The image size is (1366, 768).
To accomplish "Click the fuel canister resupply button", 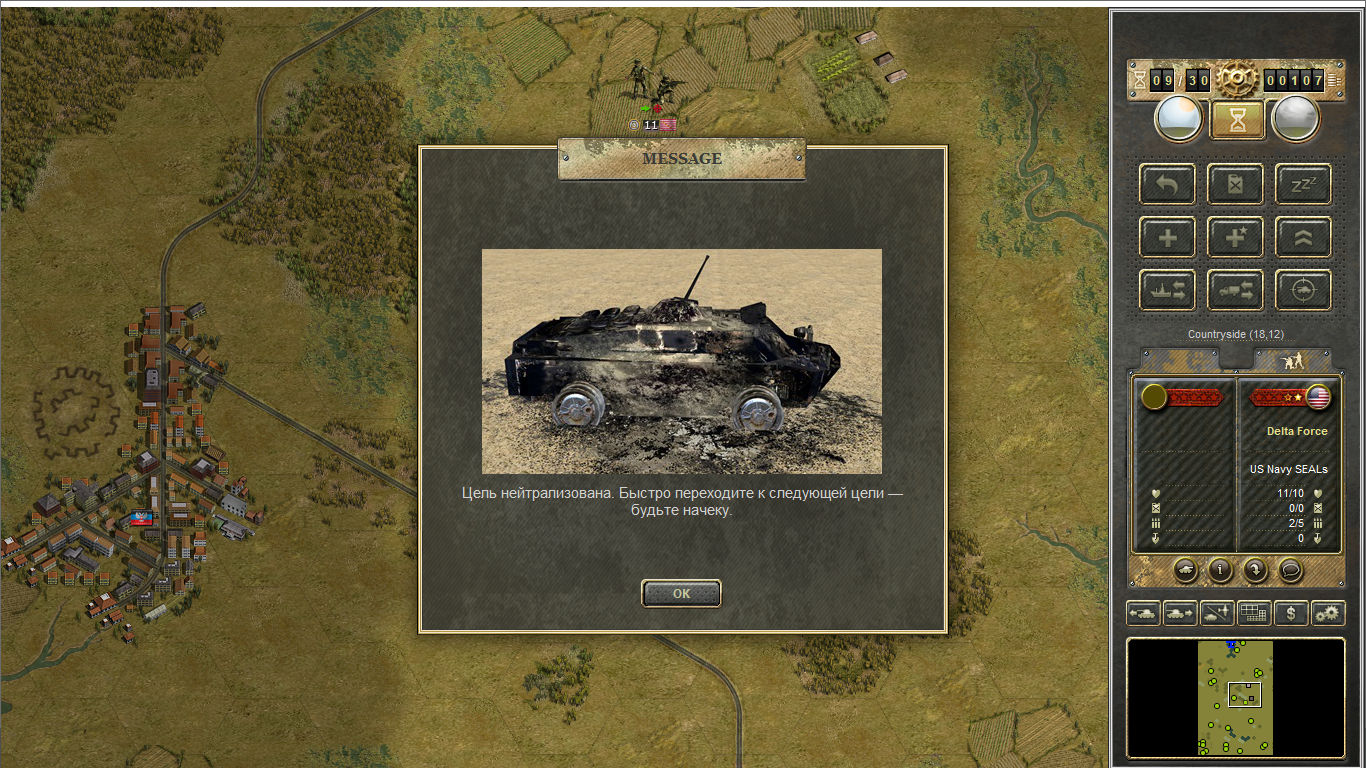I will pos(1235,184).
